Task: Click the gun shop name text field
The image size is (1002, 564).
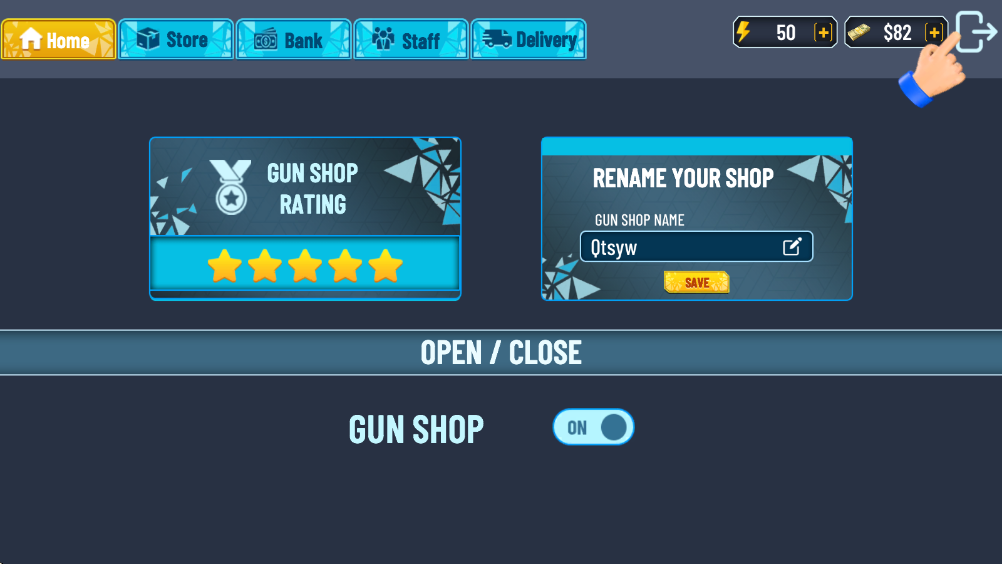Action: (x=680, y=247)
